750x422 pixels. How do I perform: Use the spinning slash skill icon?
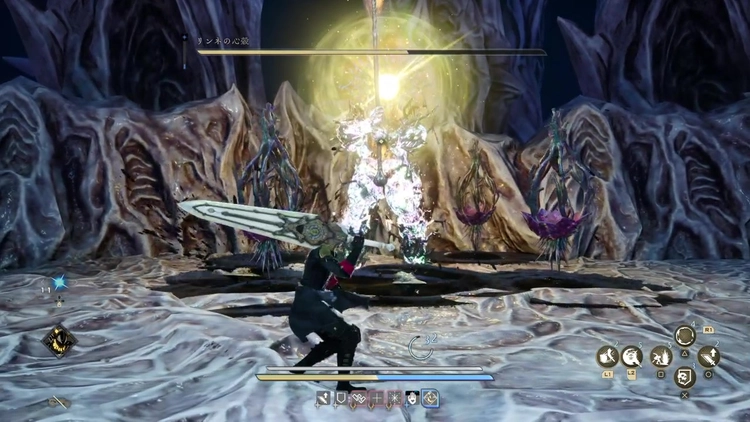(633, 356)
